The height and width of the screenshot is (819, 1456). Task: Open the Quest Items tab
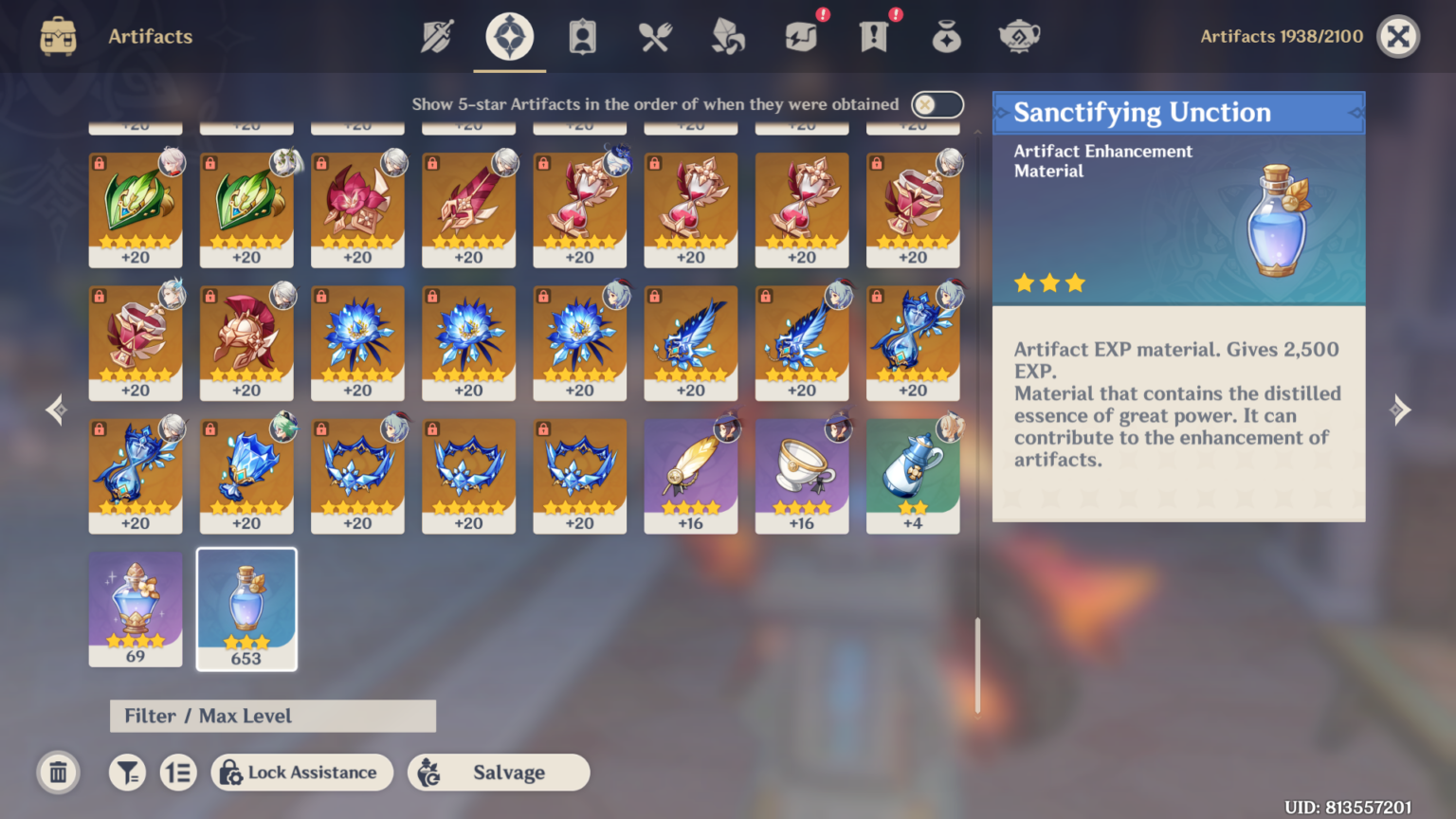874,36
